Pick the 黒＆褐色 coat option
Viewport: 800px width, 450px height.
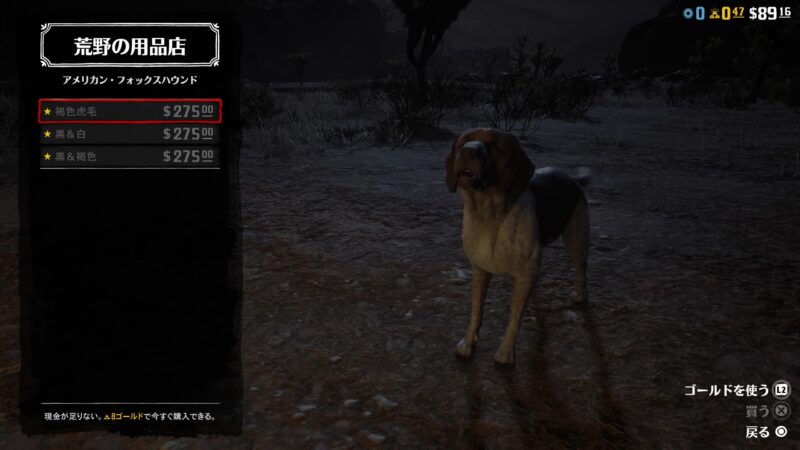(x=130, y=156)
